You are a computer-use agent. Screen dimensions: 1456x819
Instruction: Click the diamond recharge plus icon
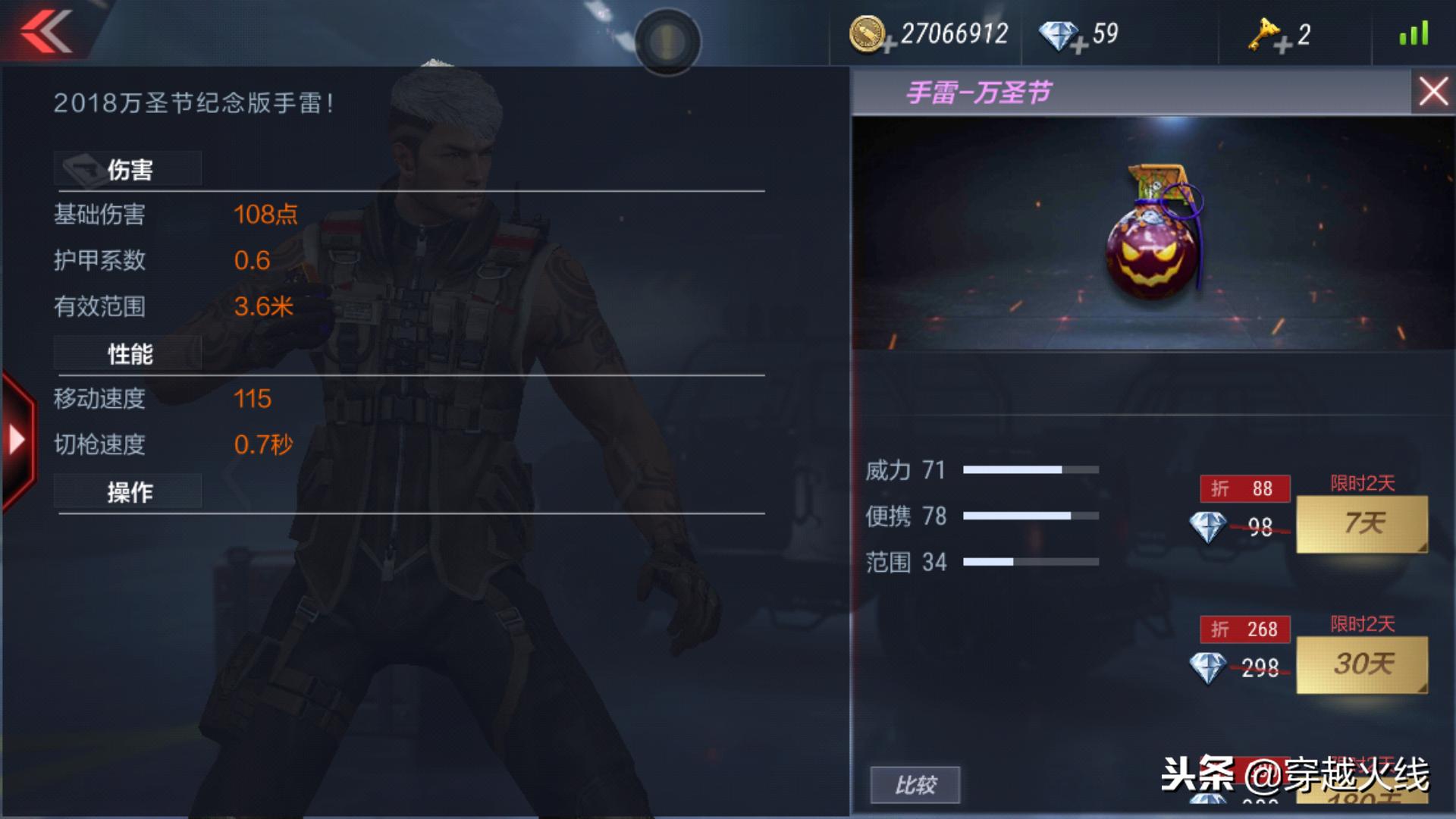[x=1079, y=44]
